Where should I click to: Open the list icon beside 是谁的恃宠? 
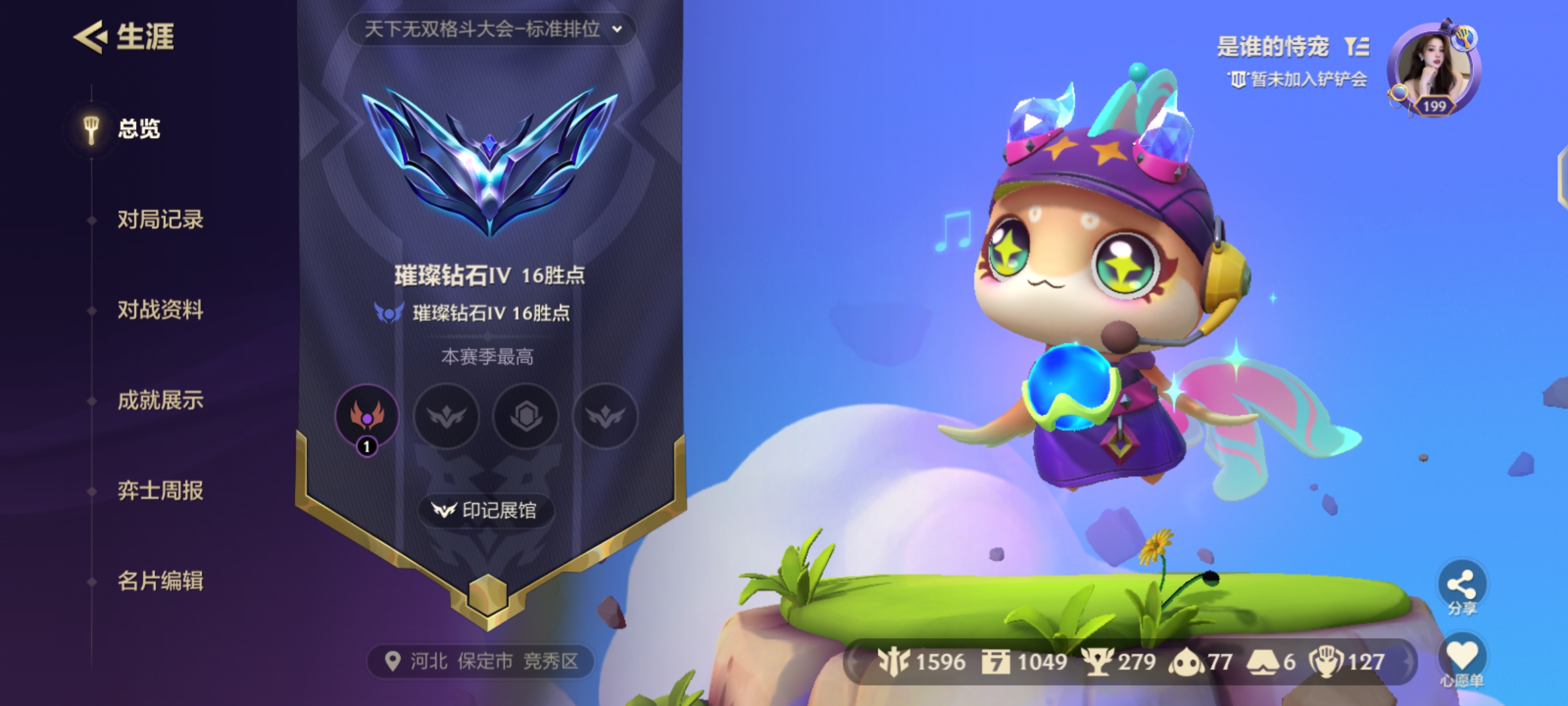pyautogui.click(x=1357, y=46)
